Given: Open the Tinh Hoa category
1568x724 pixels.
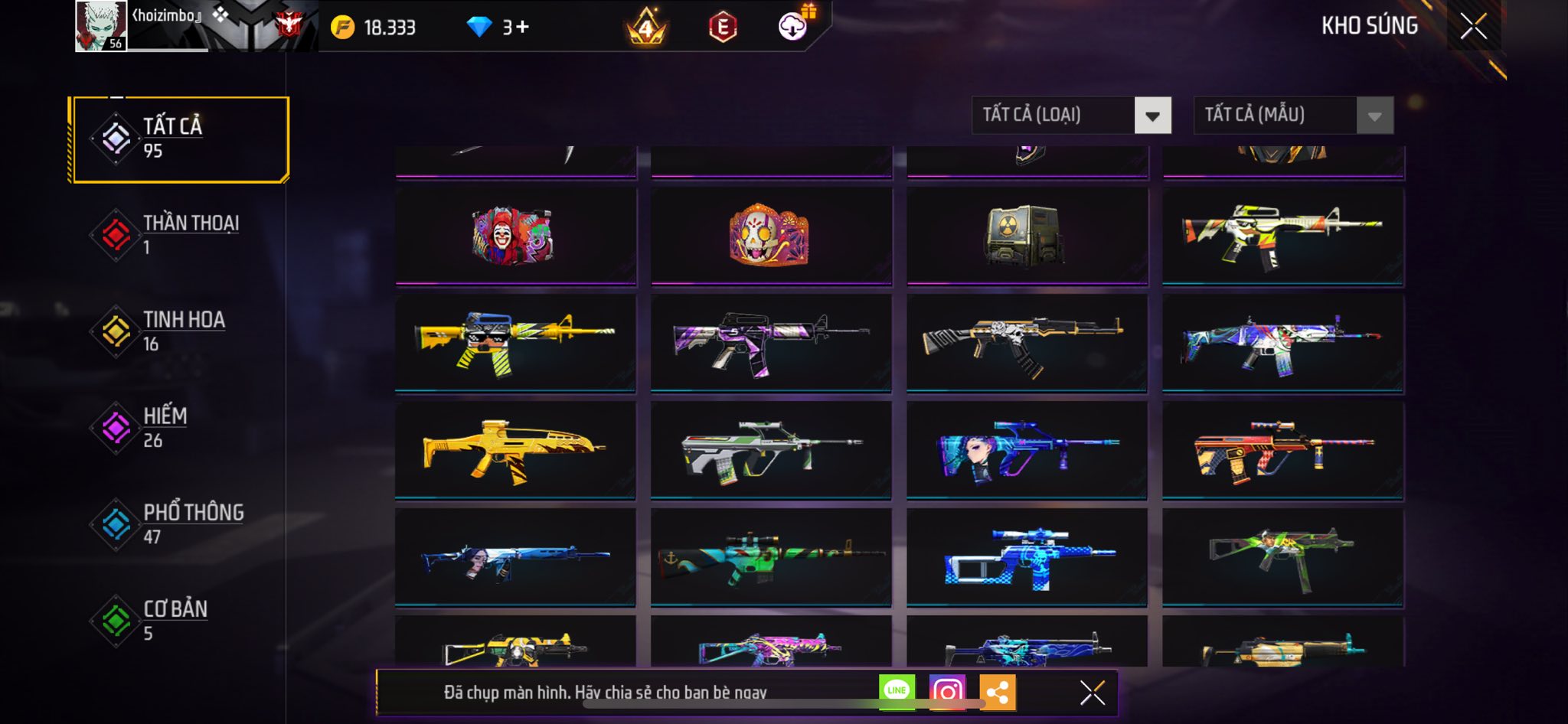Looking at the screenshot, I should click(179, 331).
